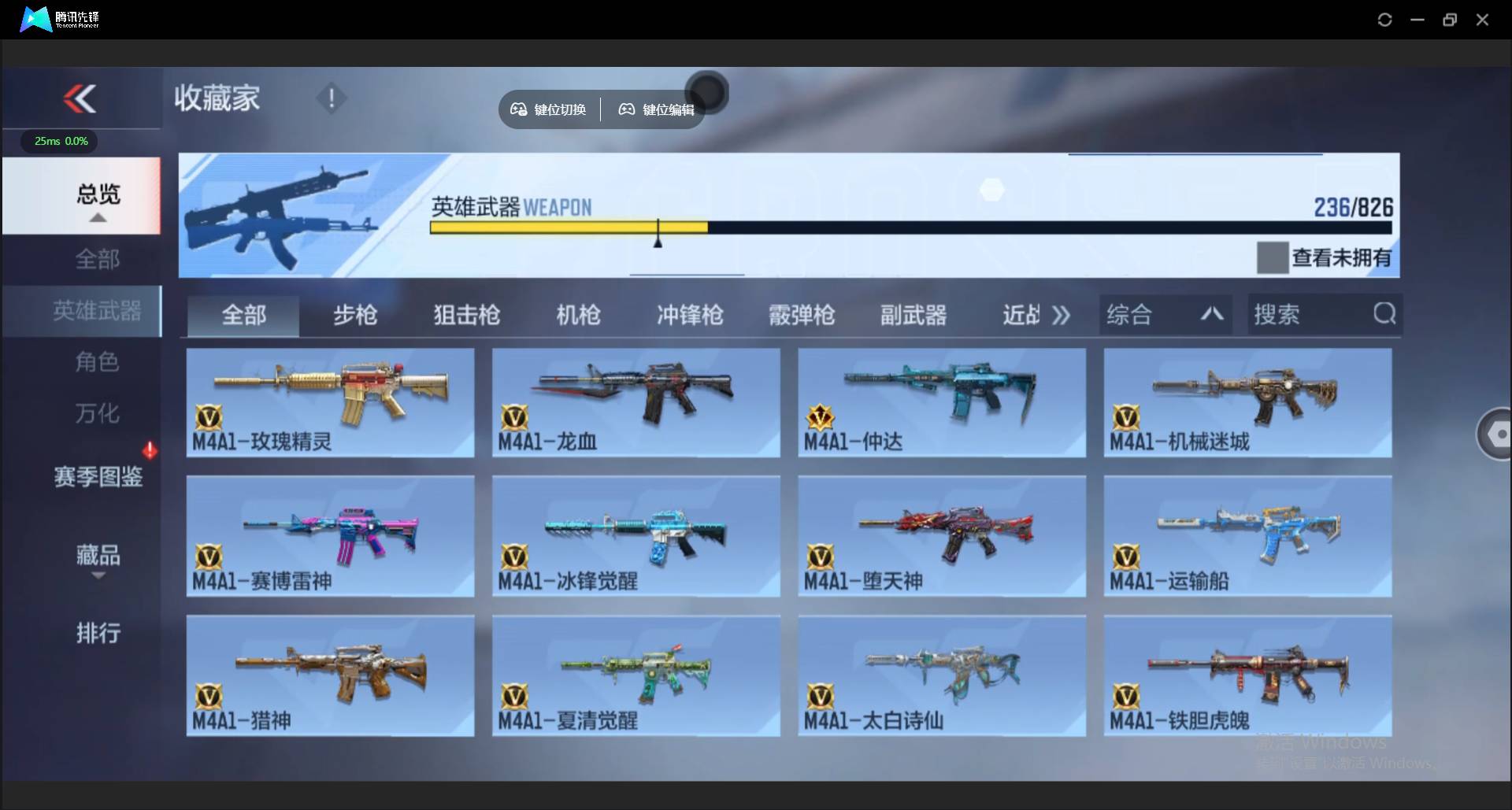The height and width of the screenshot is (810, 1512).
Task: Enable the 查看未拥有 checkbox
Action: point(1273,257)
